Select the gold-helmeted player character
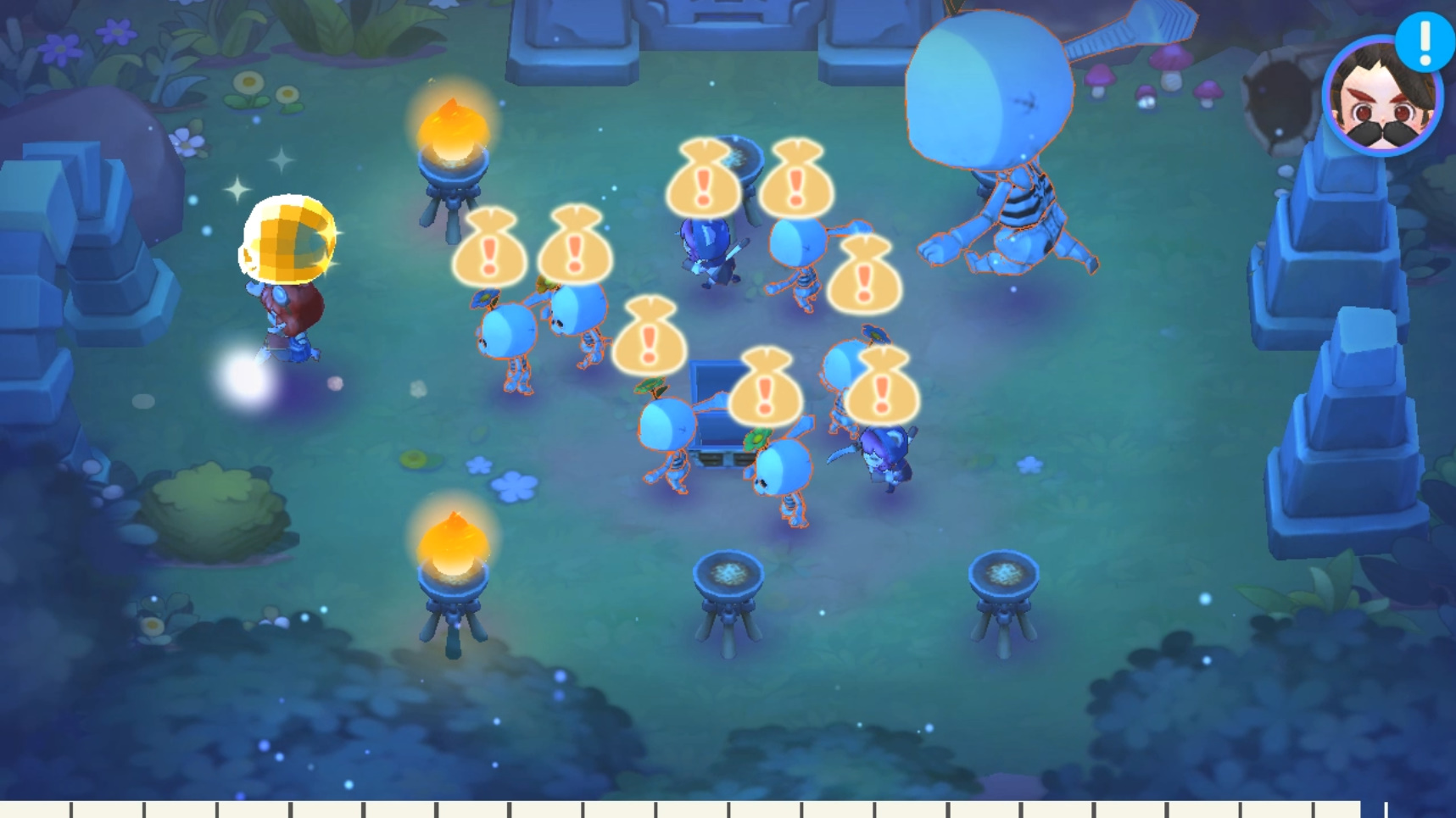The width and height of the screenshot is (1456, 818). pos(288,271)
